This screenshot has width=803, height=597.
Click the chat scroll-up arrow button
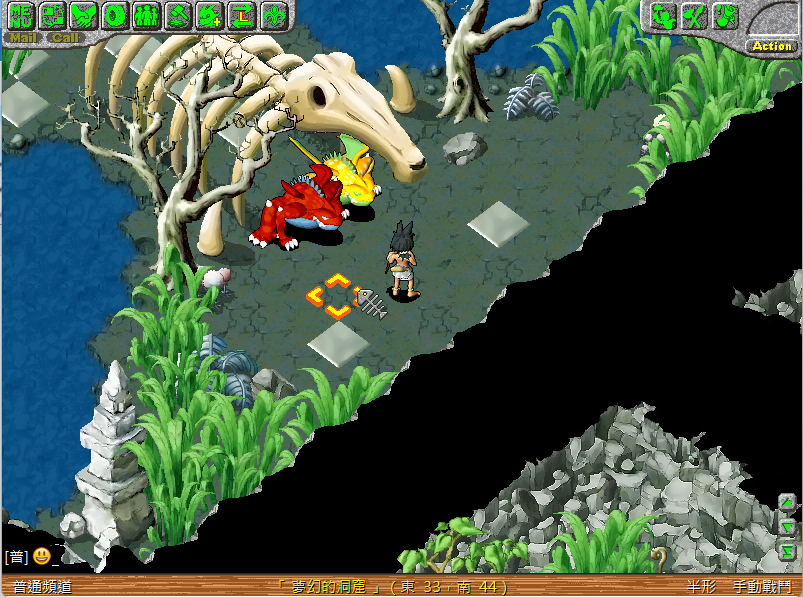click(787, 503)
